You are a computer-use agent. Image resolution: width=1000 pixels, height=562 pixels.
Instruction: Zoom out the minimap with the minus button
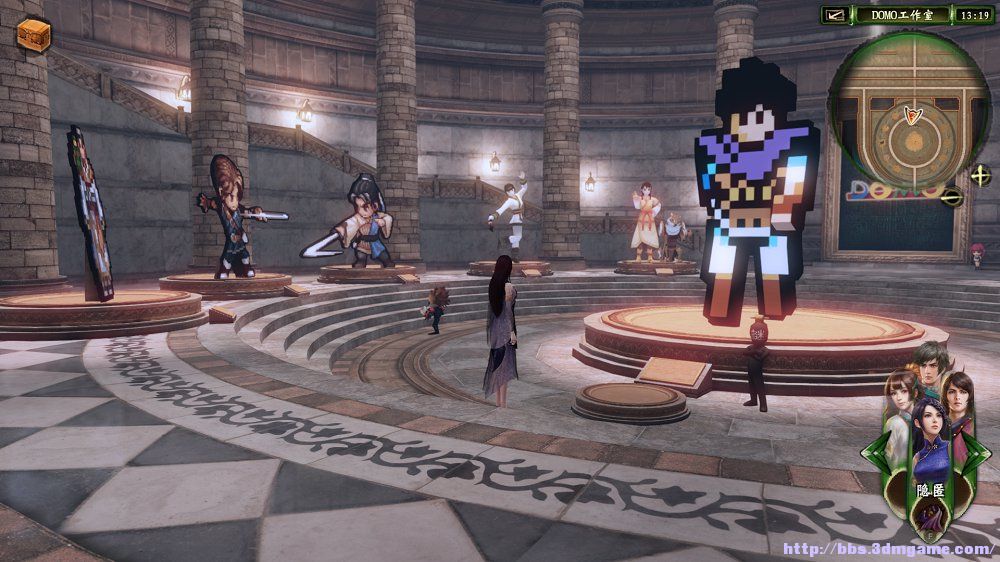tap(953, 197)
